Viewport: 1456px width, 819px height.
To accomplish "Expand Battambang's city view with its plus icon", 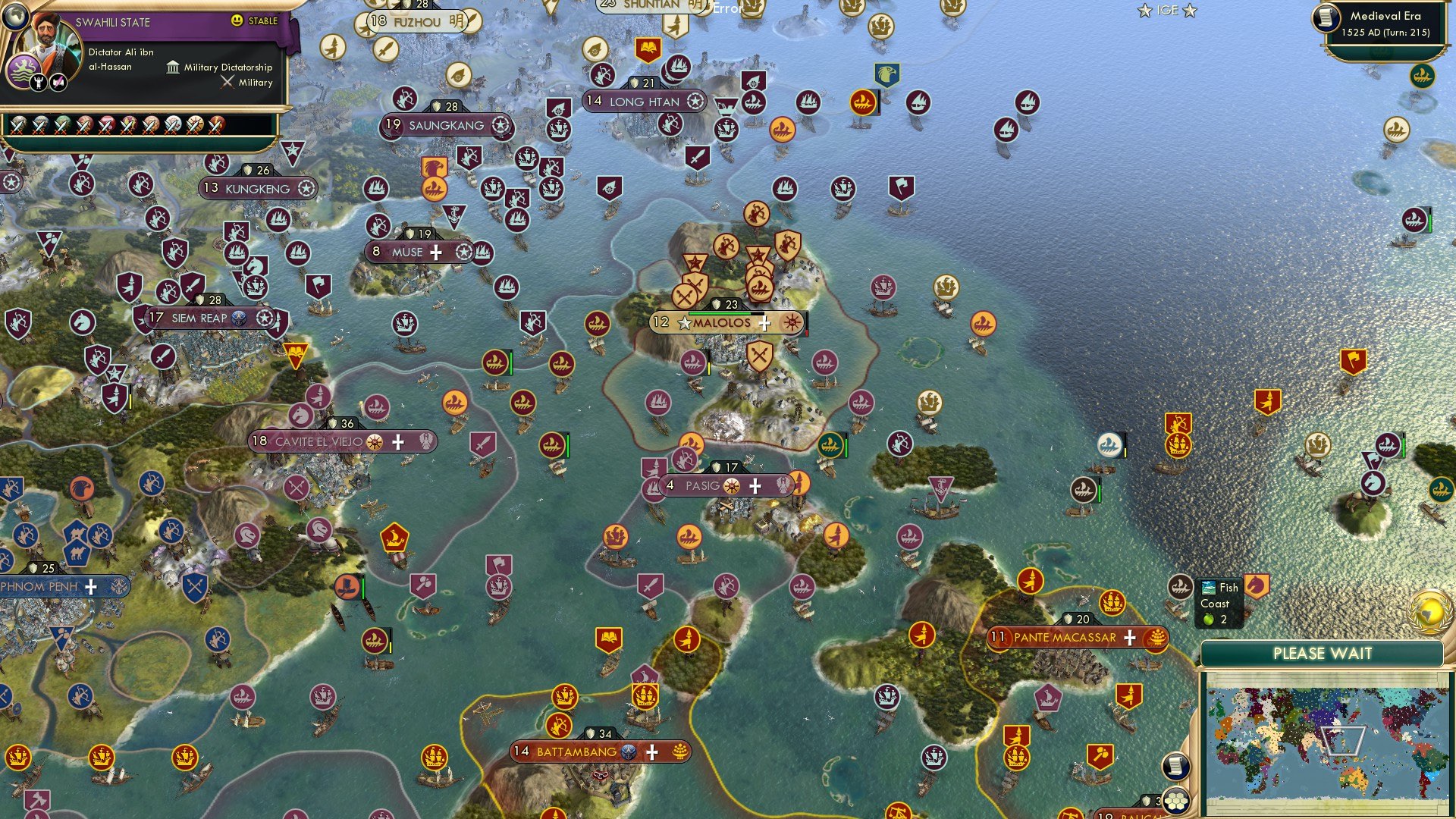I will (651, 752).
